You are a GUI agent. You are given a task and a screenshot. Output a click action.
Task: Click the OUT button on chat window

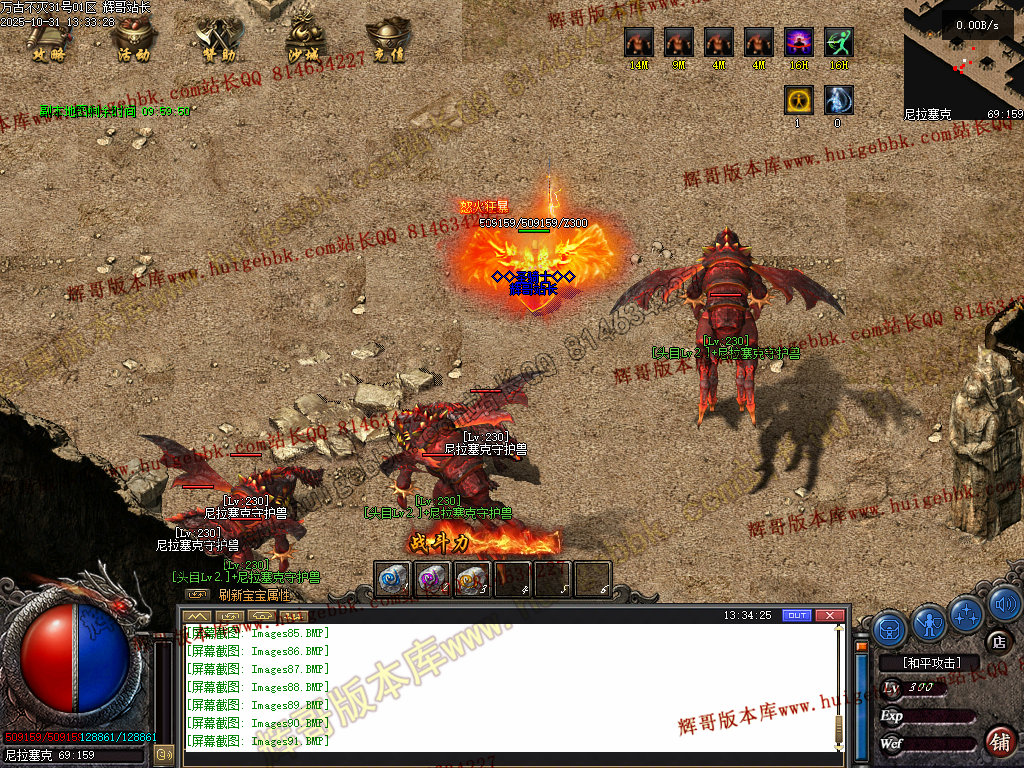(796, 615)
